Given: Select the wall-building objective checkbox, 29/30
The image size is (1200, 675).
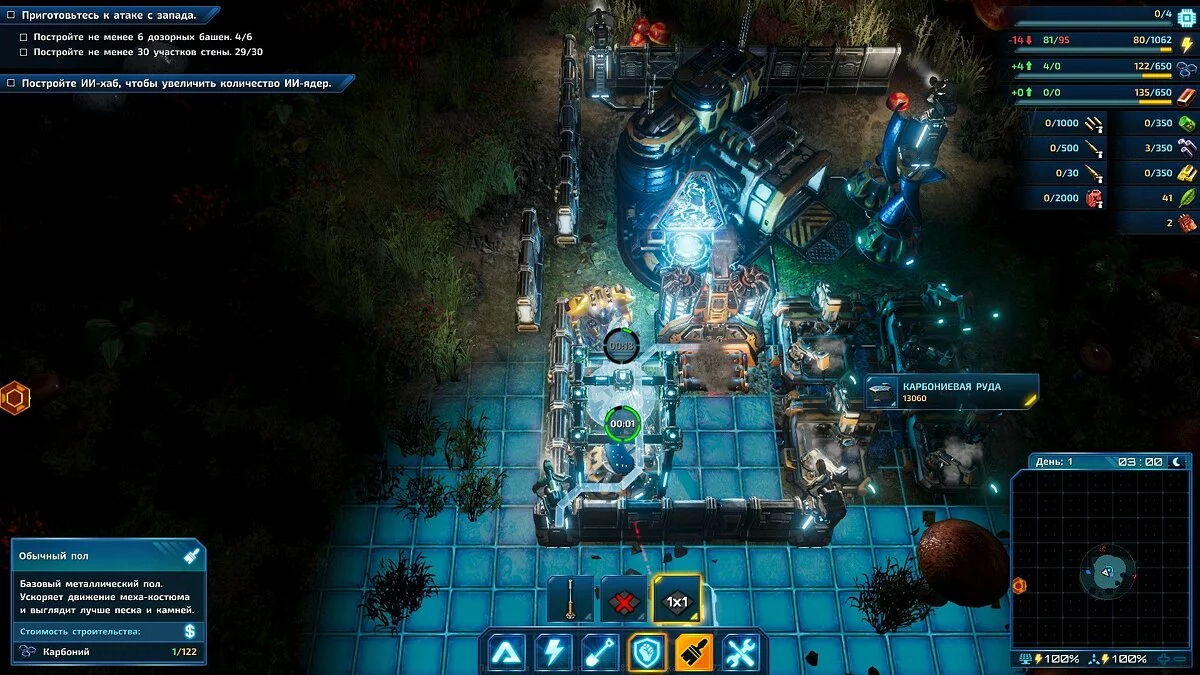Looking at the screenshot, I should click(x=24, y=51).
